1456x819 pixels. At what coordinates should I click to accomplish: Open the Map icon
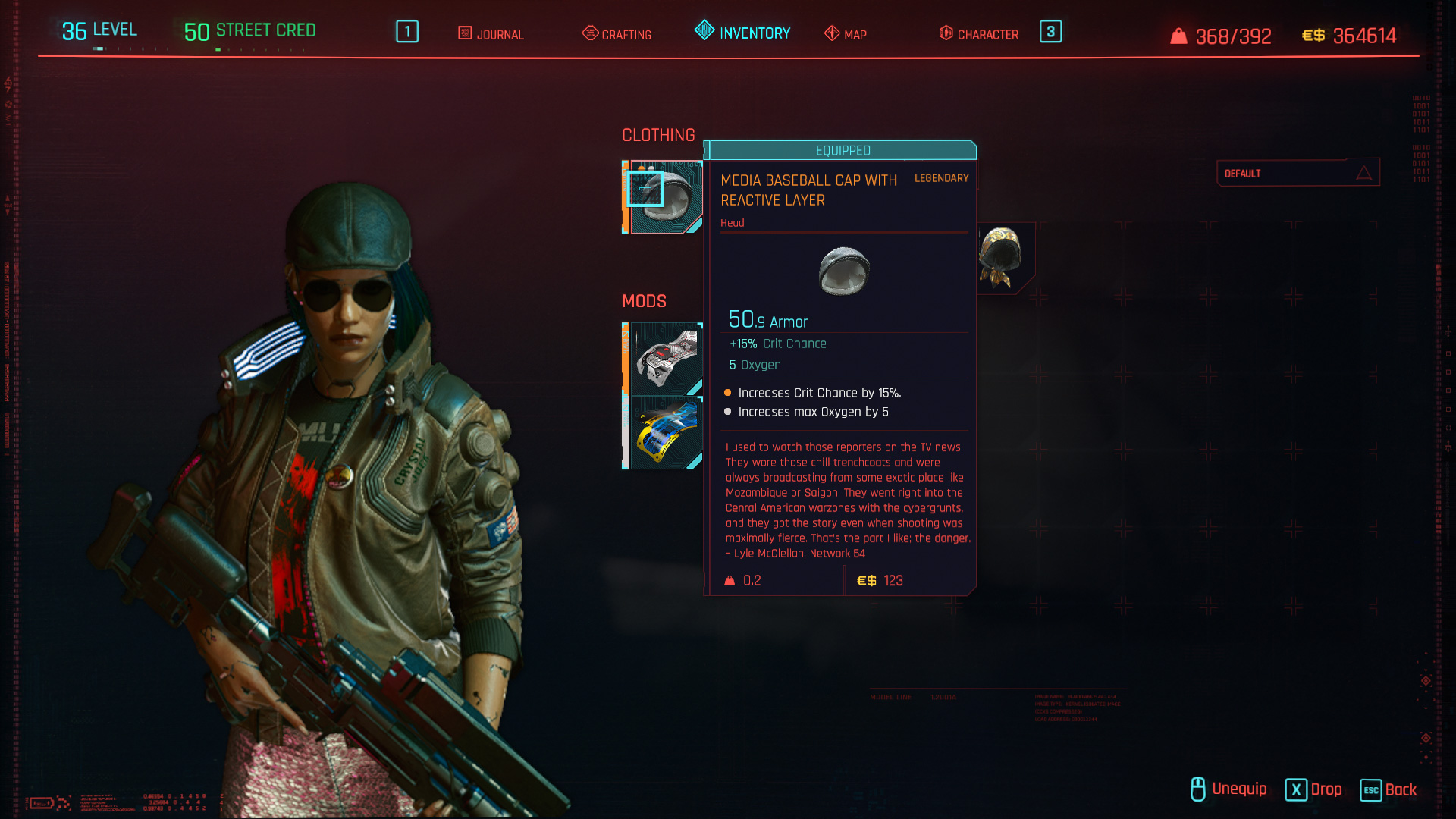point(830,34)
